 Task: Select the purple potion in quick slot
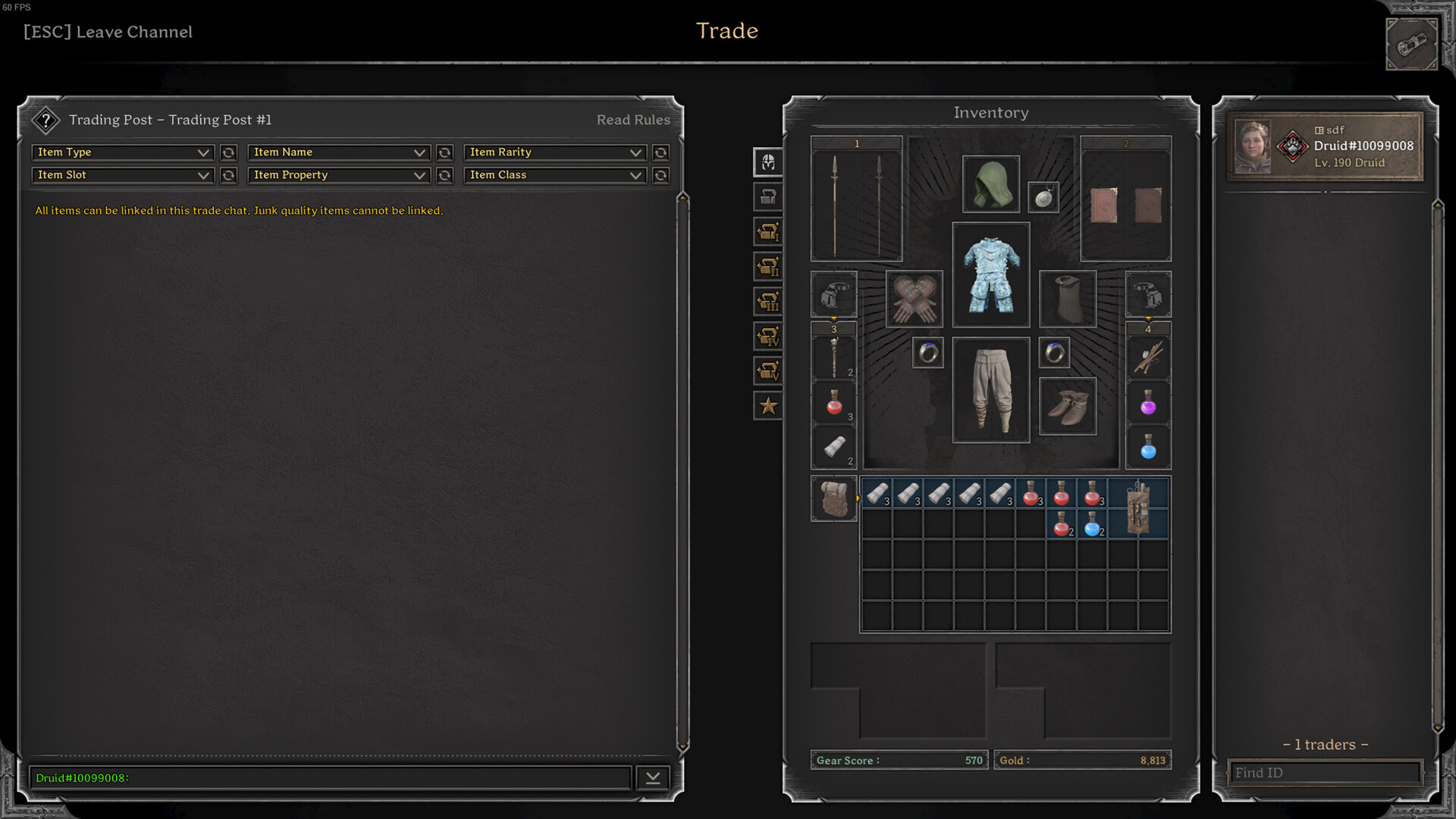point(1148,403)
